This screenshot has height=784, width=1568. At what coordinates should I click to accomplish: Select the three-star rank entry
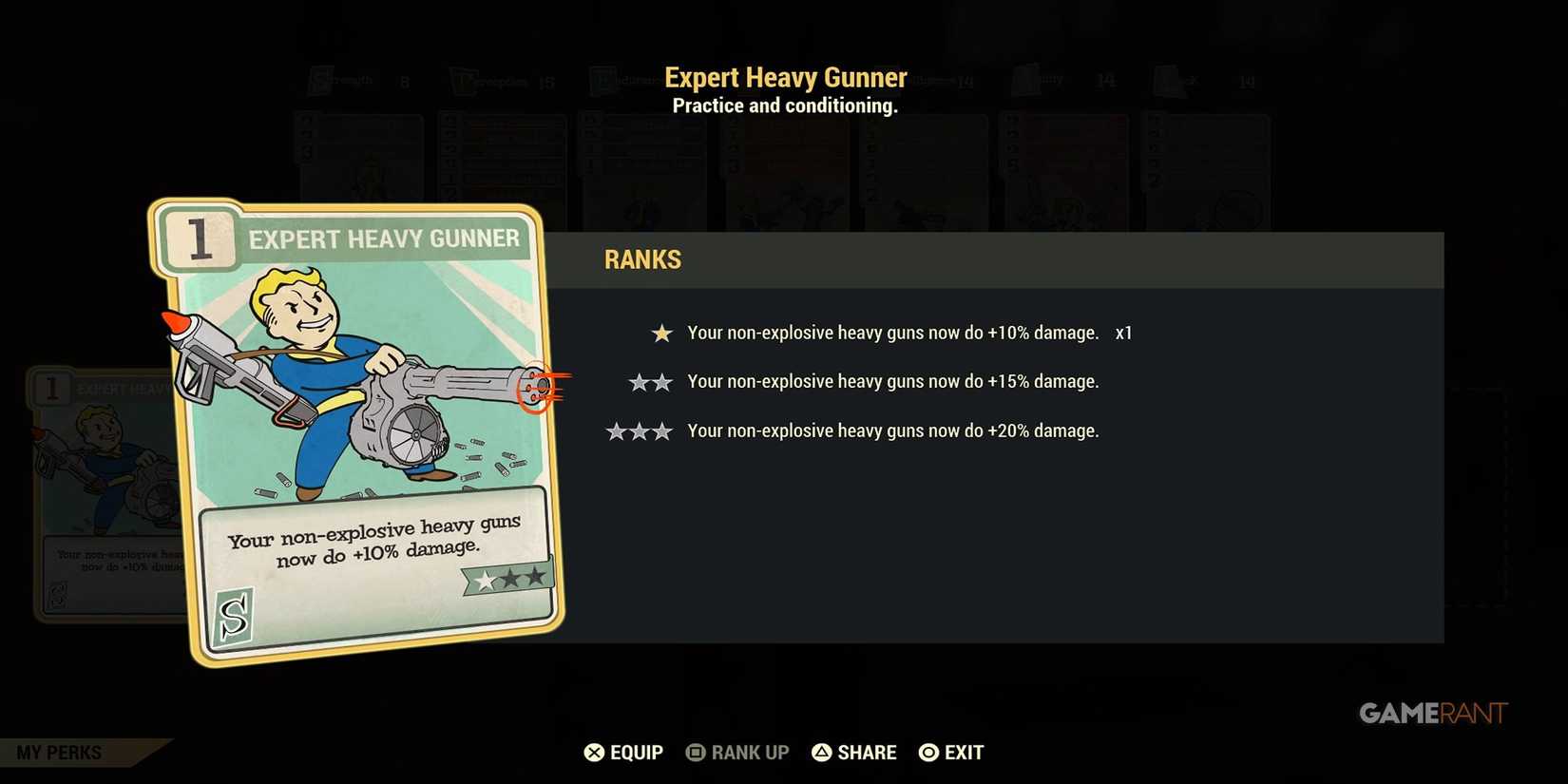(x=893, y=430)
